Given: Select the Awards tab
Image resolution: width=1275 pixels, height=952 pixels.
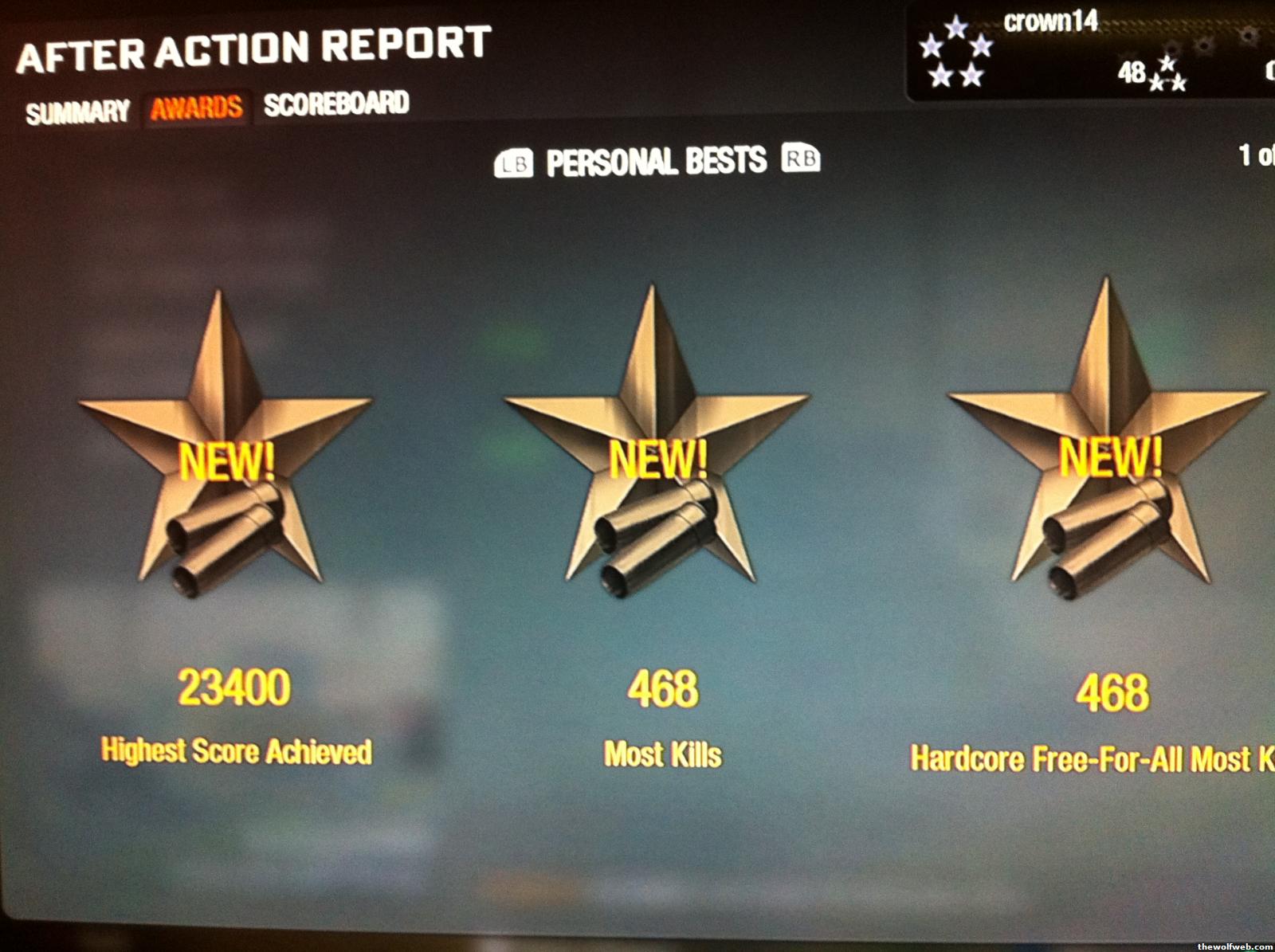Looking at the screenshot, I should pos(196,108).
